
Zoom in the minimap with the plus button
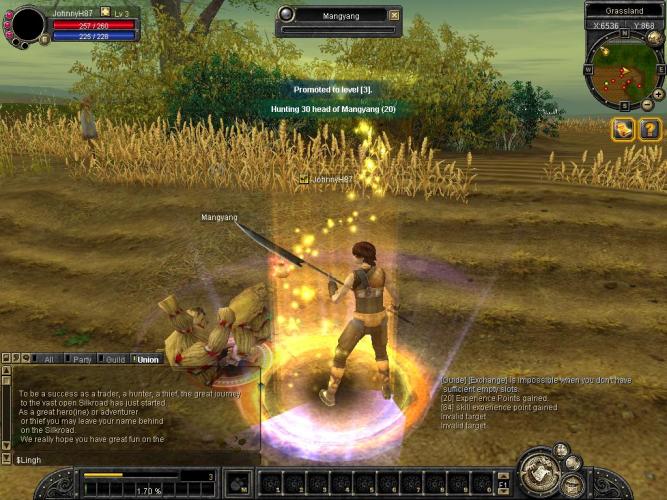[658, 93]
